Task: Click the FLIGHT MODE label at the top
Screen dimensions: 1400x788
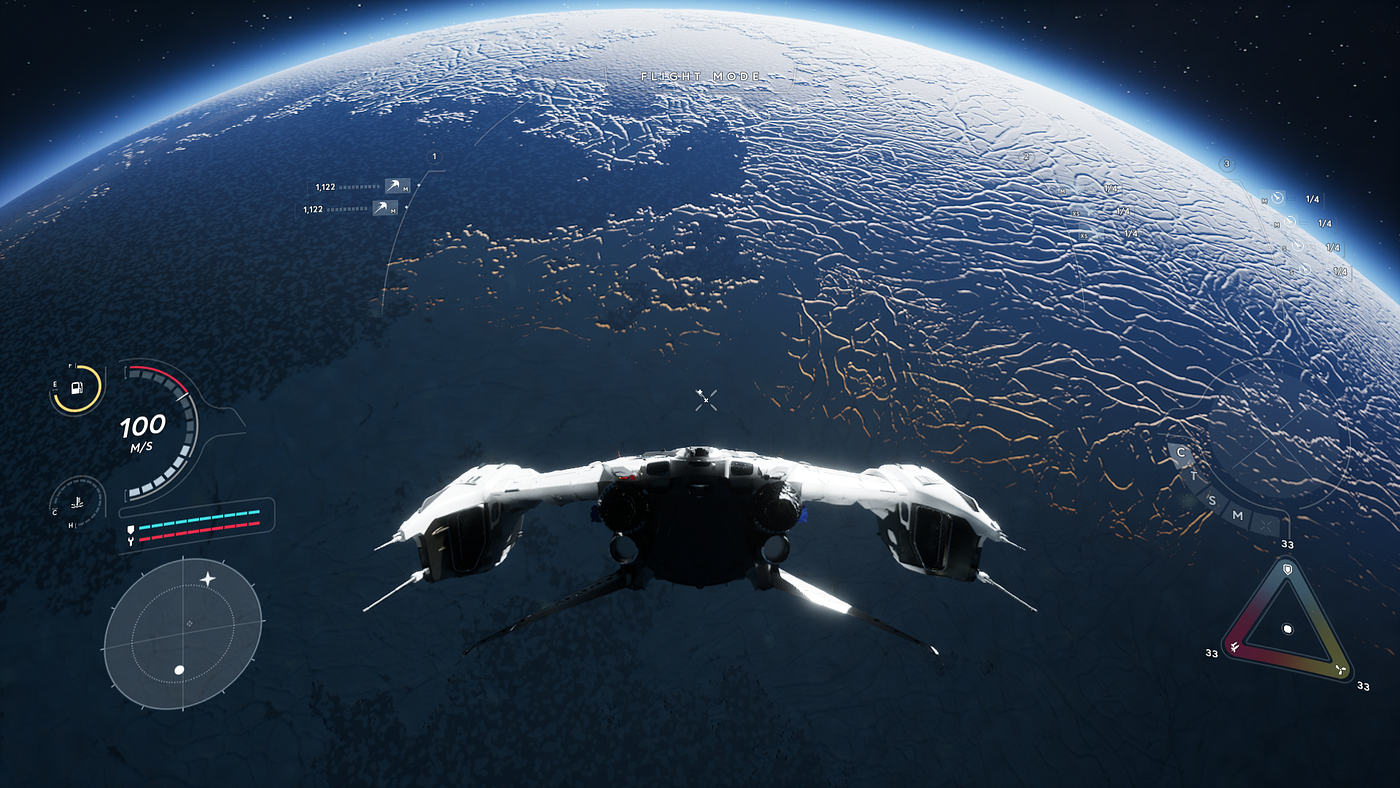Action: (700, 75)
